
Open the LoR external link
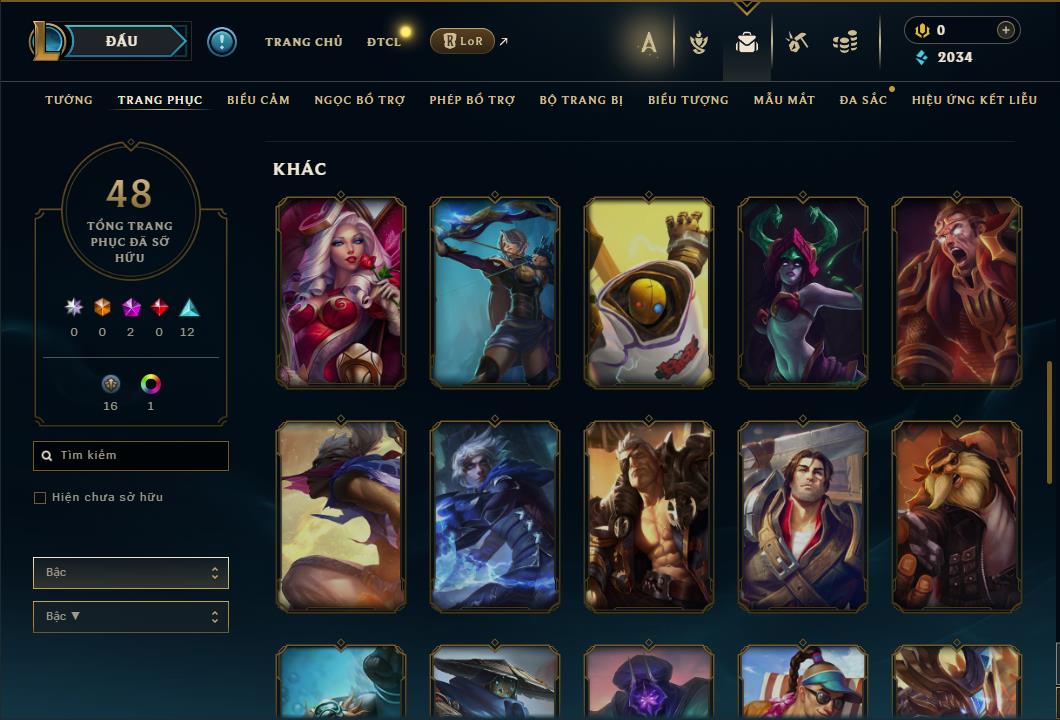tap(464, 41)
